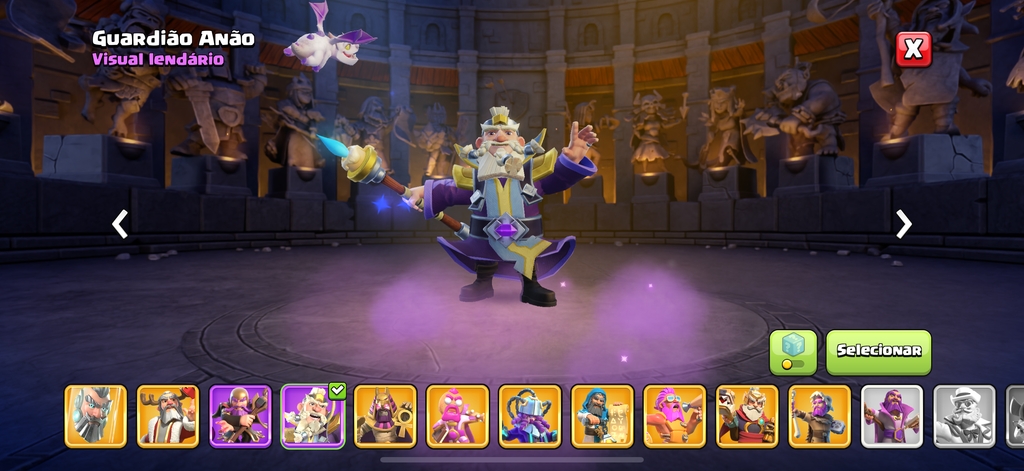
Task: Close the Guardião Anão skin screen
Action: tap(913, 49)
